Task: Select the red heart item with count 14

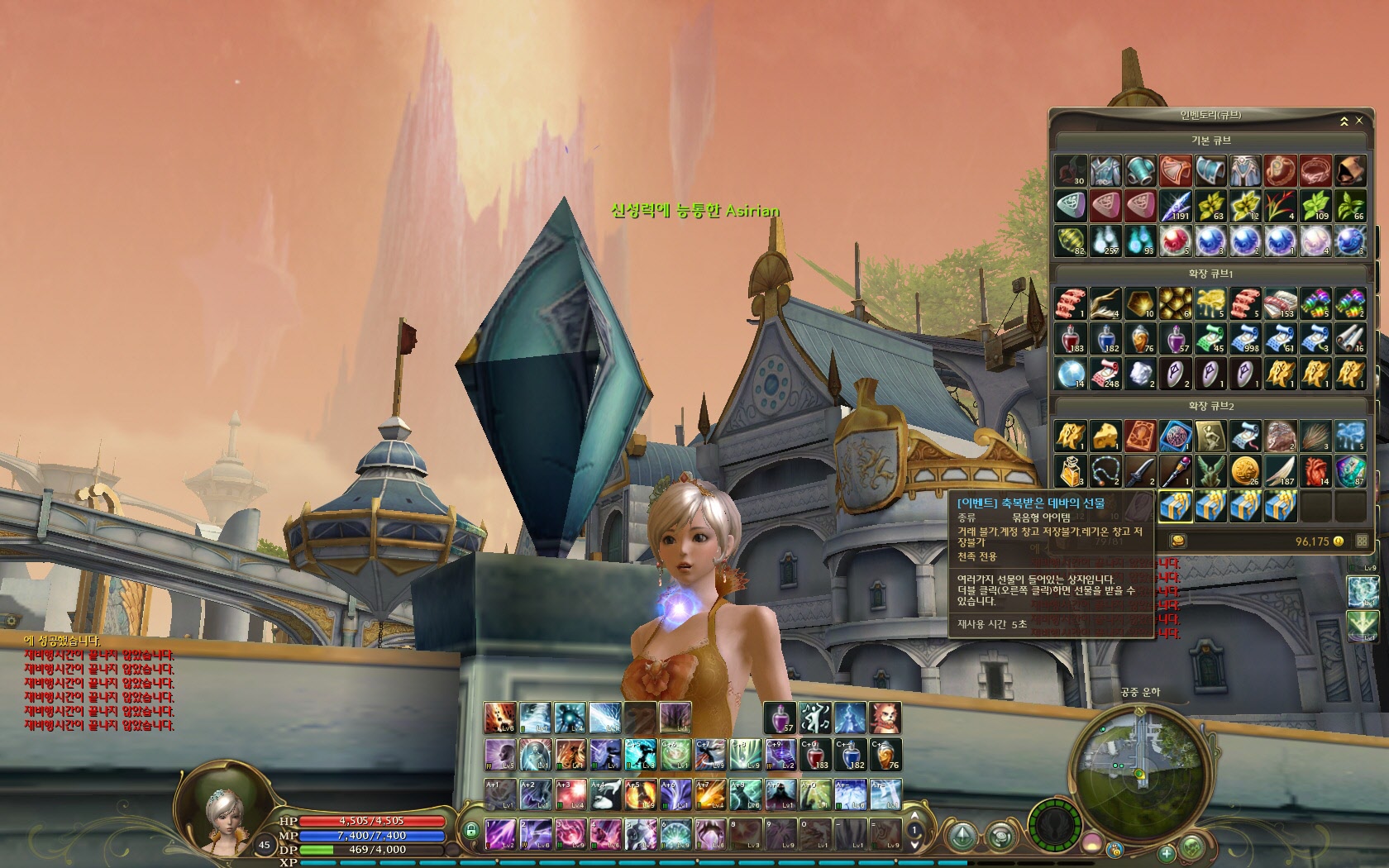Action: pyautogui.click(x=1315, y=471)
